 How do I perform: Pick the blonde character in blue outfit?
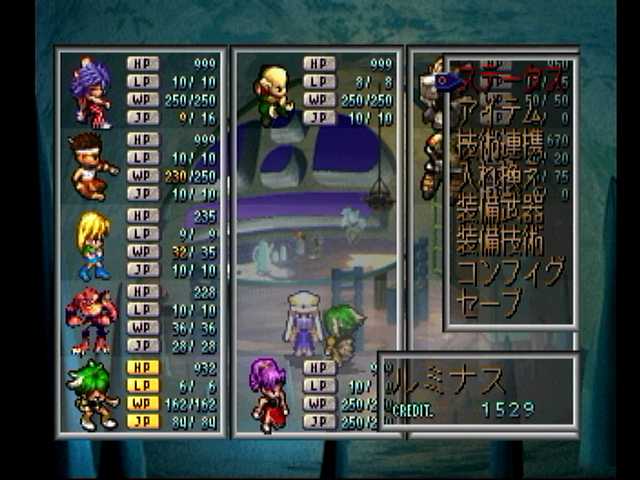(93, 244)
